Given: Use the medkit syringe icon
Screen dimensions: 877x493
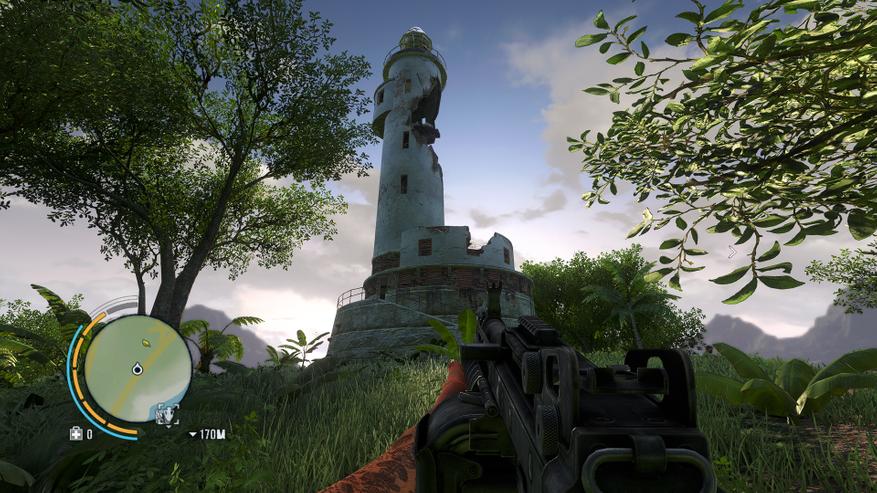Looking at the screenshot, I should click(75, 434).
